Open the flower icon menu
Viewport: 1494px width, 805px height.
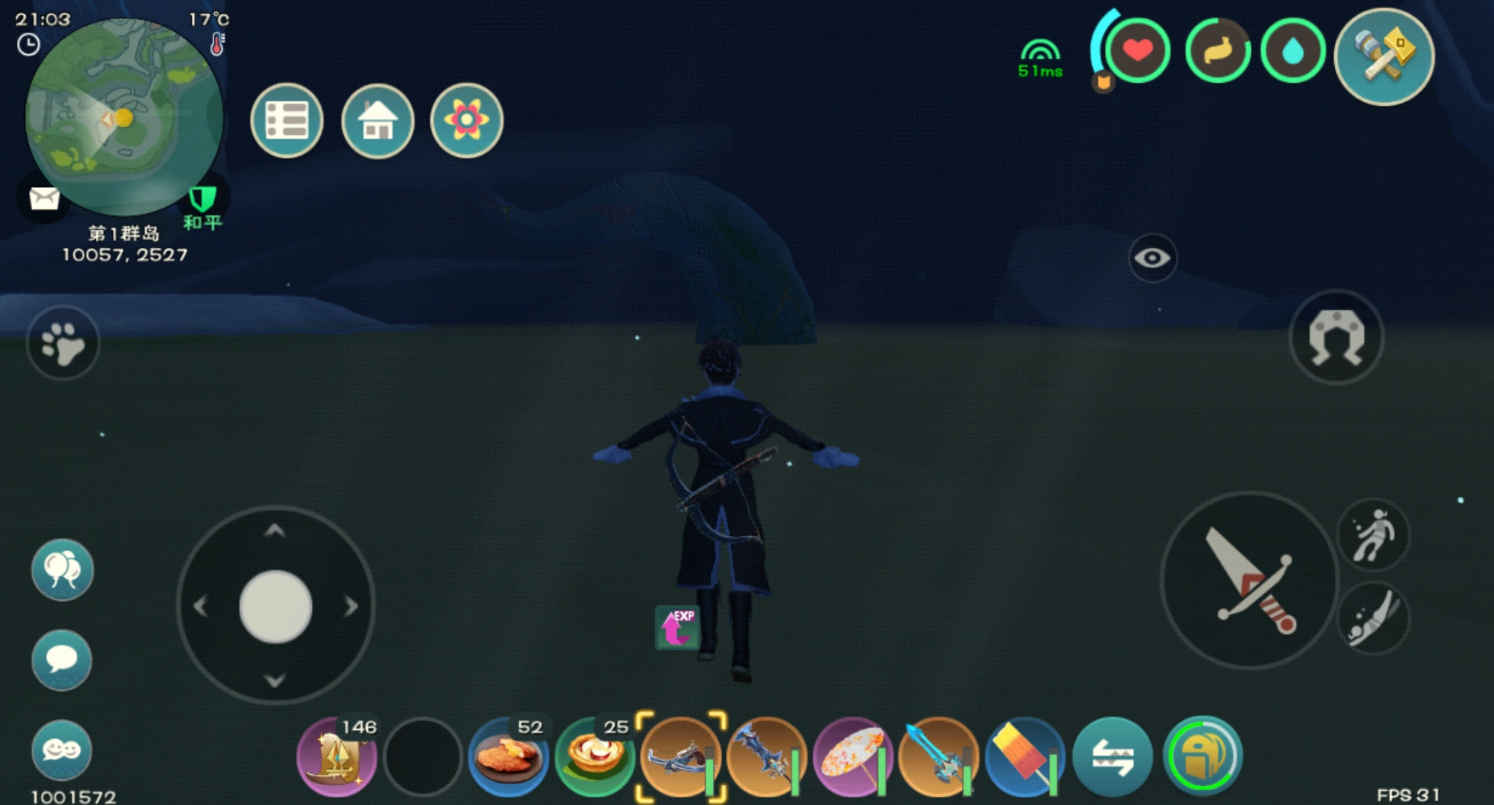pyautogui.click(x=467, y=121)
